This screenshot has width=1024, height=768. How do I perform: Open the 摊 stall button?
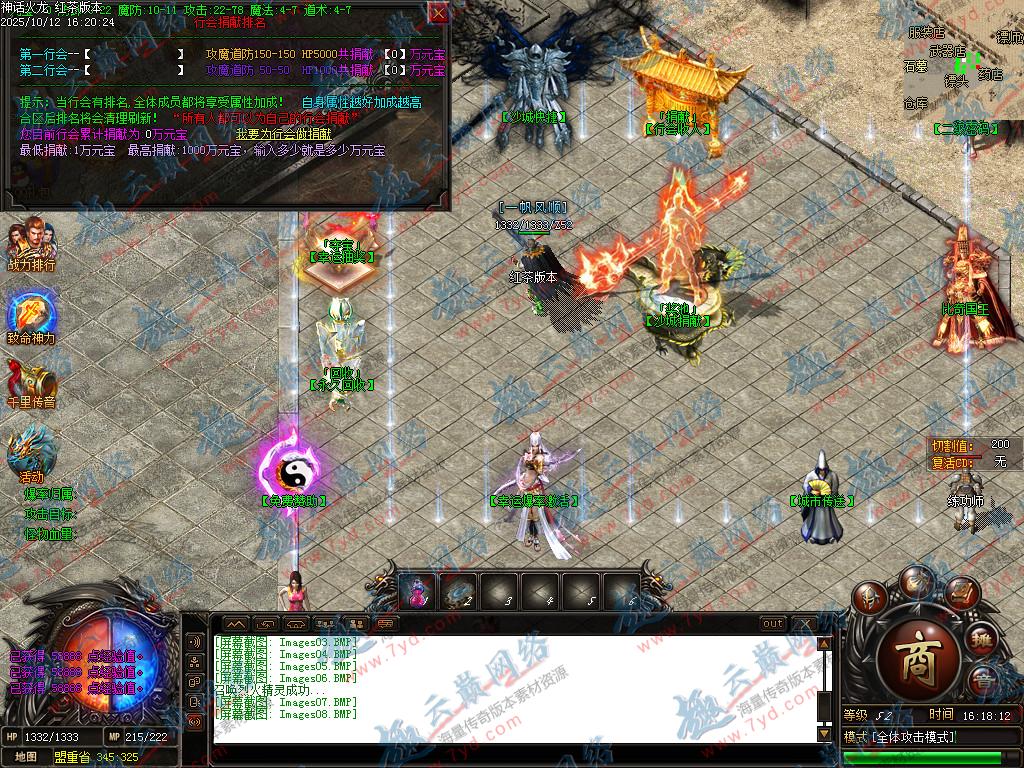point(983,639)
